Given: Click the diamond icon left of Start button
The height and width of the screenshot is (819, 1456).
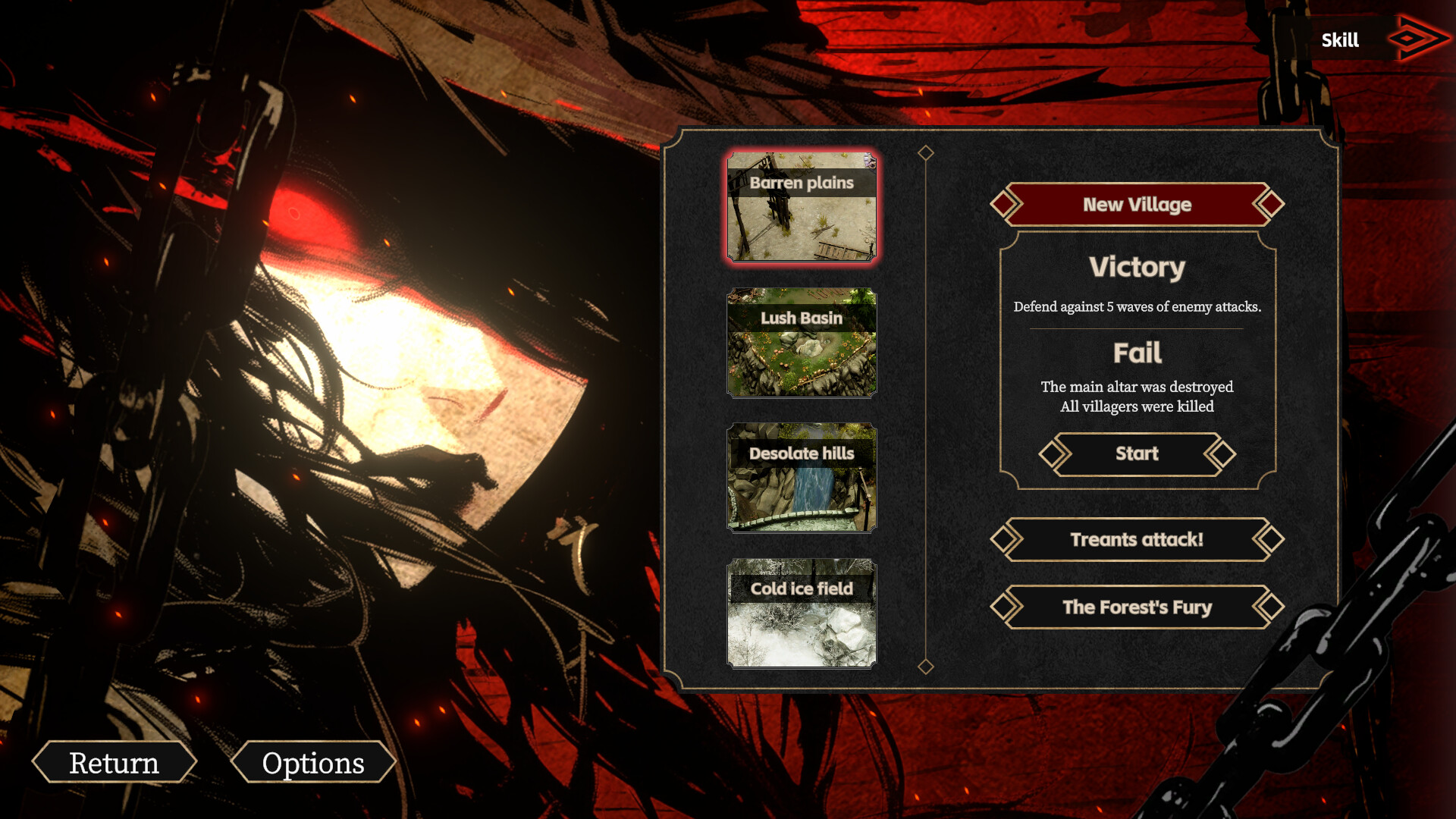Looking at the screenshot, I should point(1054,453).
